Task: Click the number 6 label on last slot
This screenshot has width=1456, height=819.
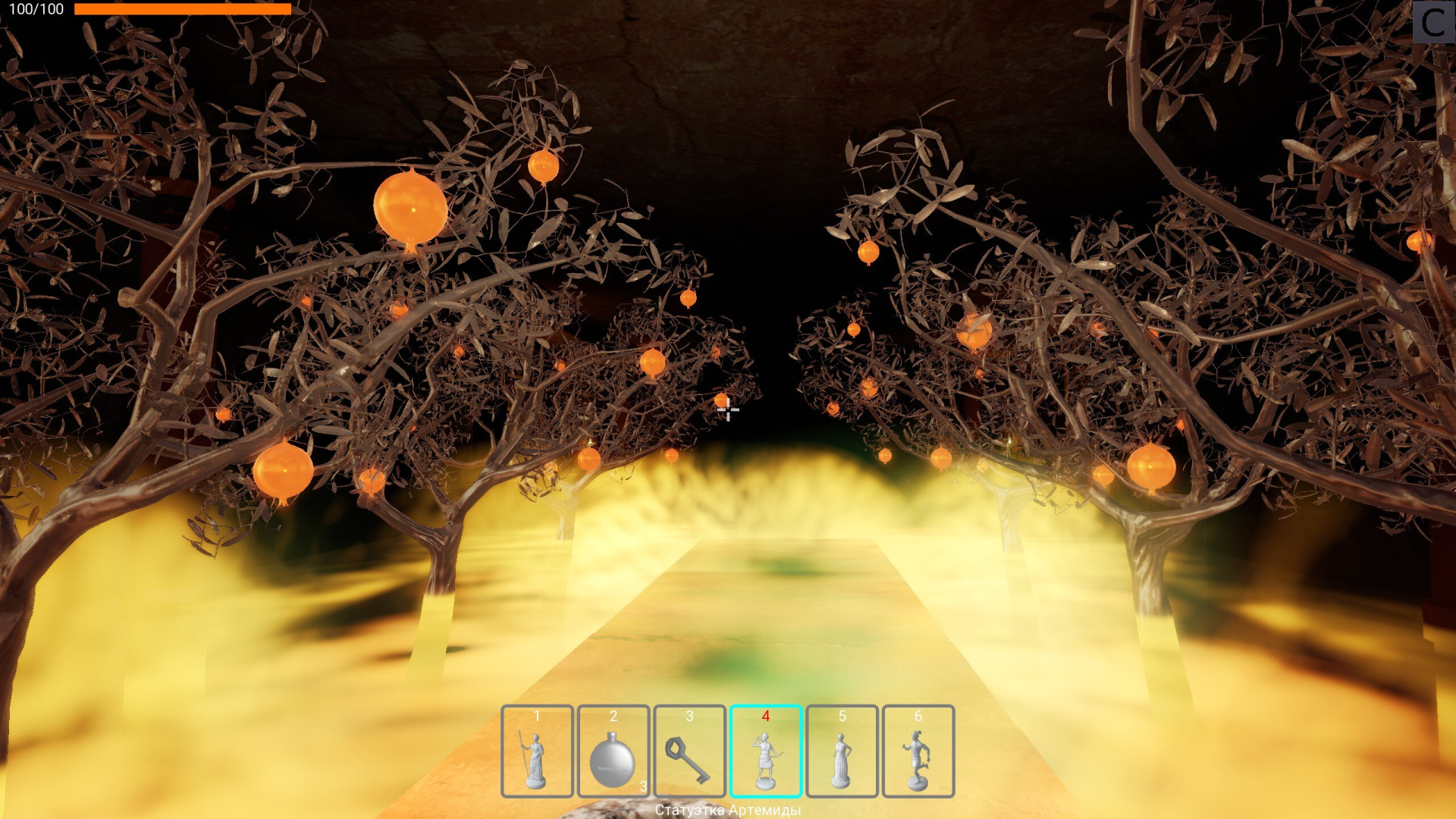Action: 918,714
